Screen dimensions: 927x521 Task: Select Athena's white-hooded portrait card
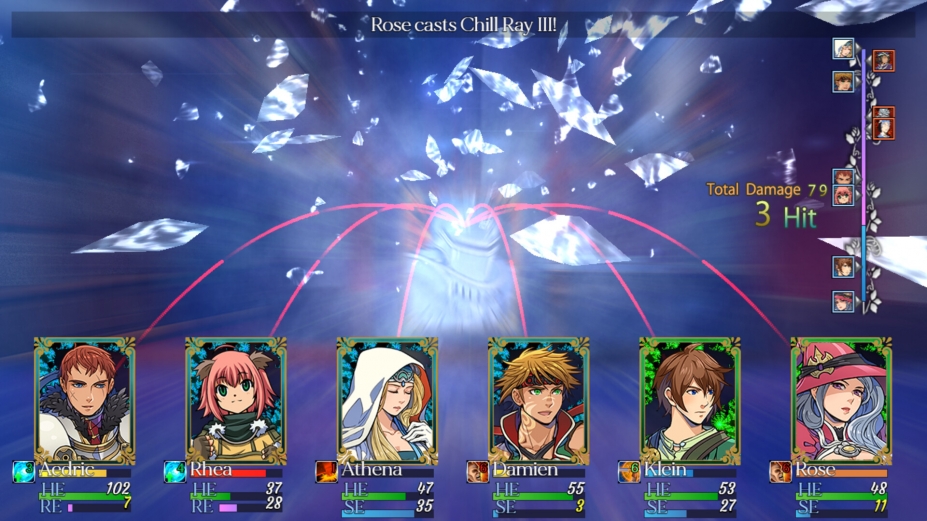click(387, 400)
